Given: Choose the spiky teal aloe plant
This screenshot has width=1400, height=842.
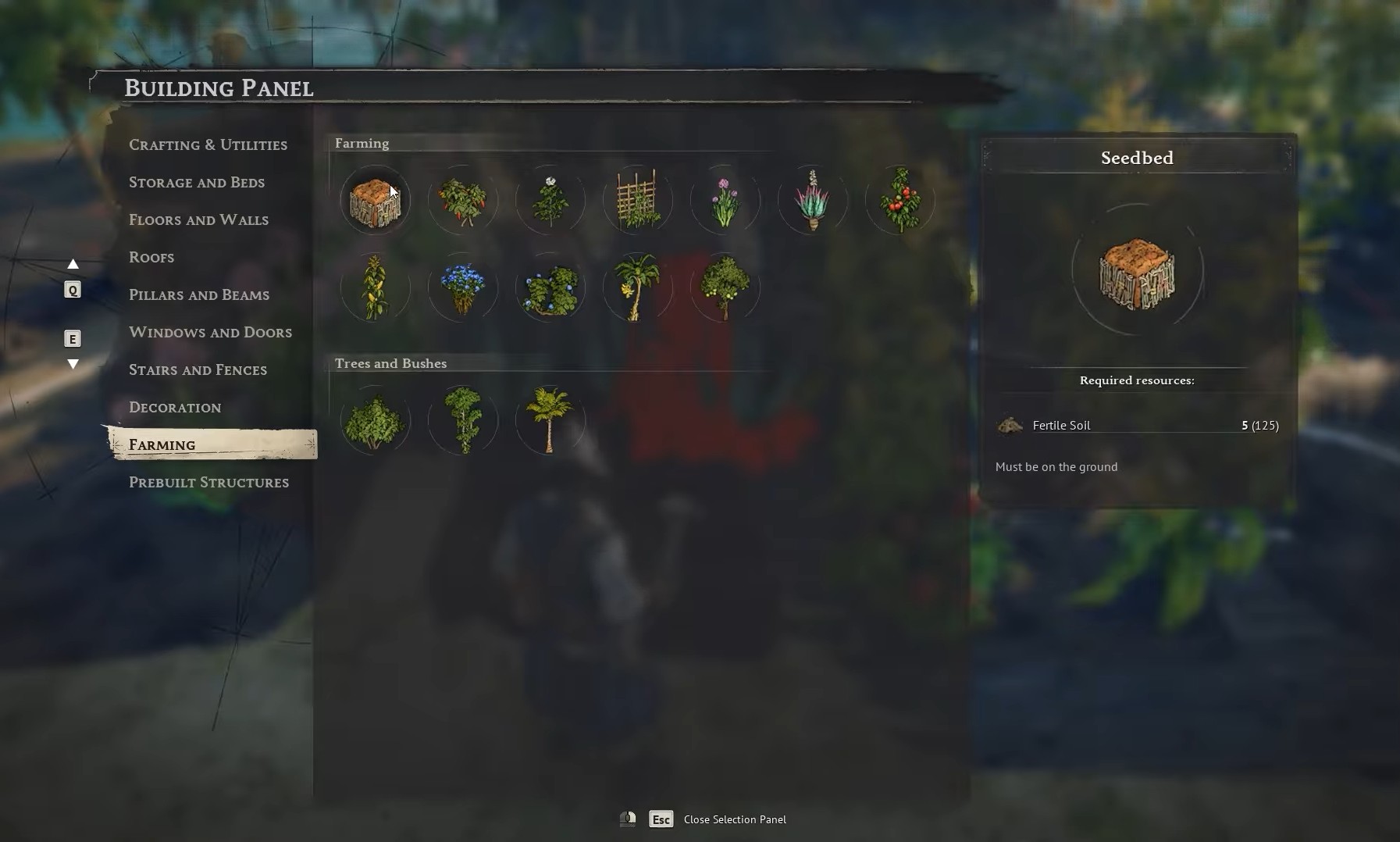Looking at the screenshot, I should click(812, 201).
